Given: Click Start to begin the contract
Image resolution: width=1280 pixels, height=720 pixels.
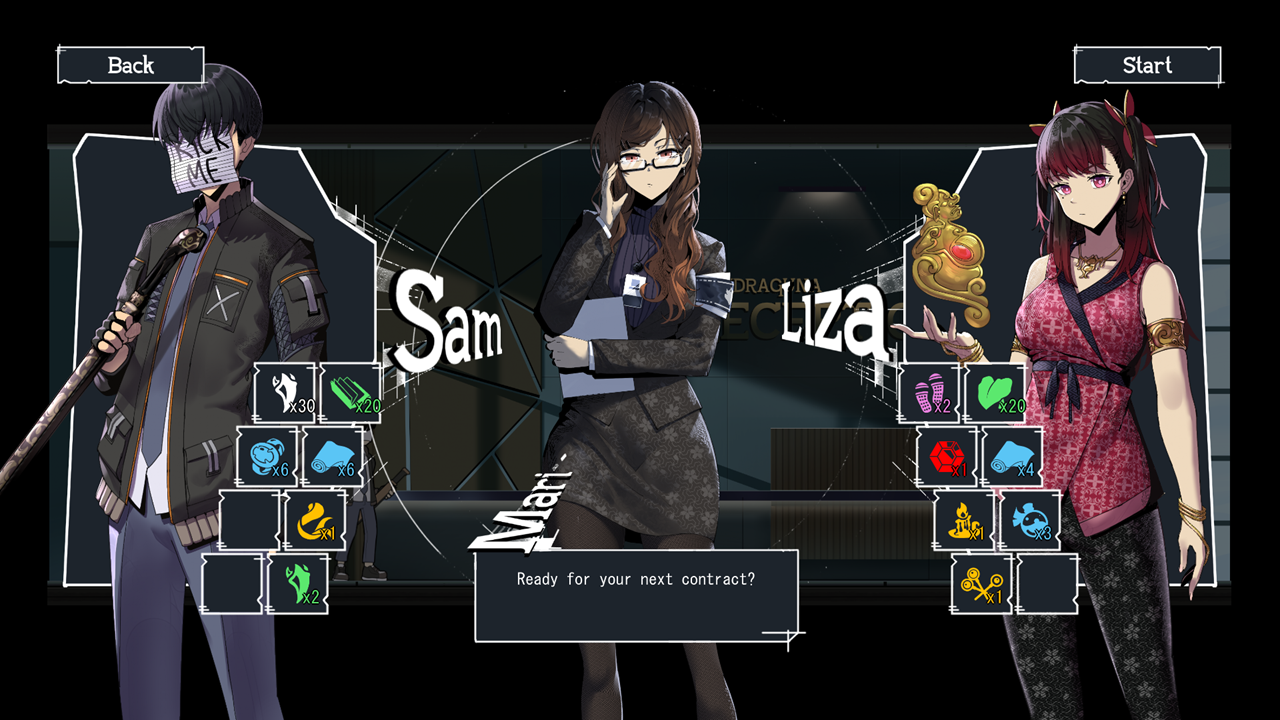Looking at the screenshot, I should [x=1147, y=66].
